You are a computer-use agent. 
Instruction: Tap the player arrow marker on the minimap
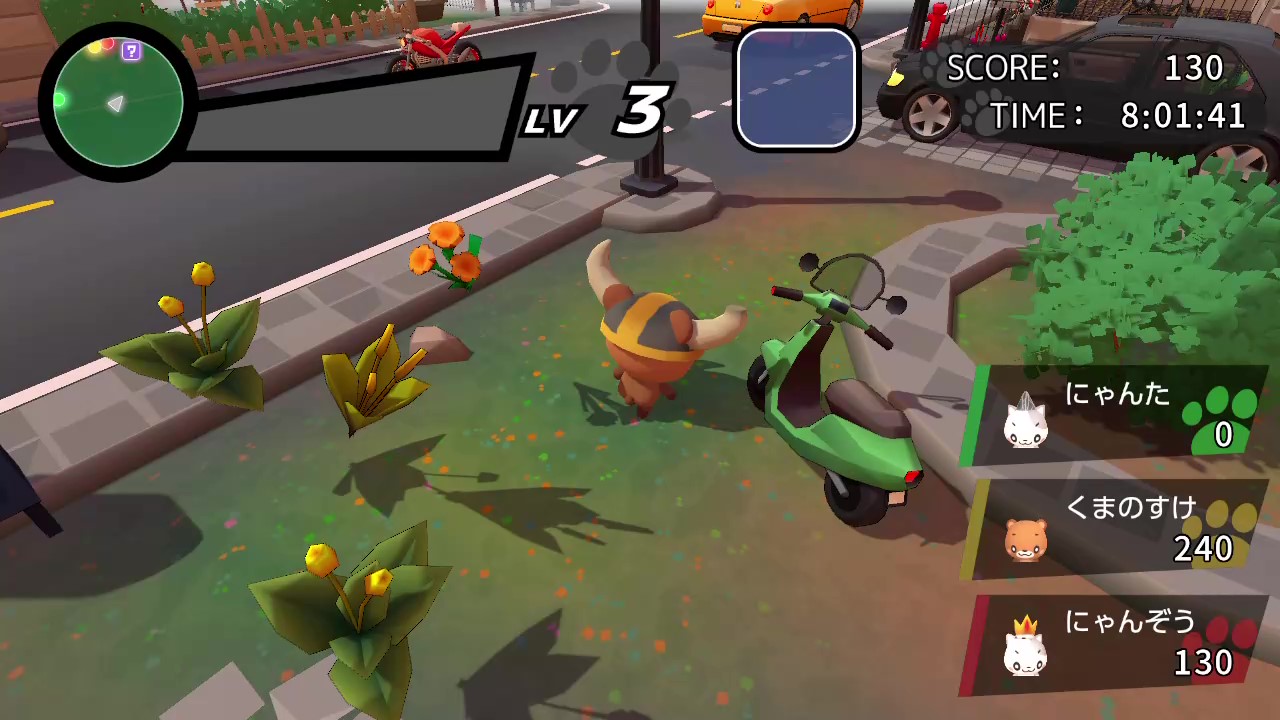[x=115, y=103]
